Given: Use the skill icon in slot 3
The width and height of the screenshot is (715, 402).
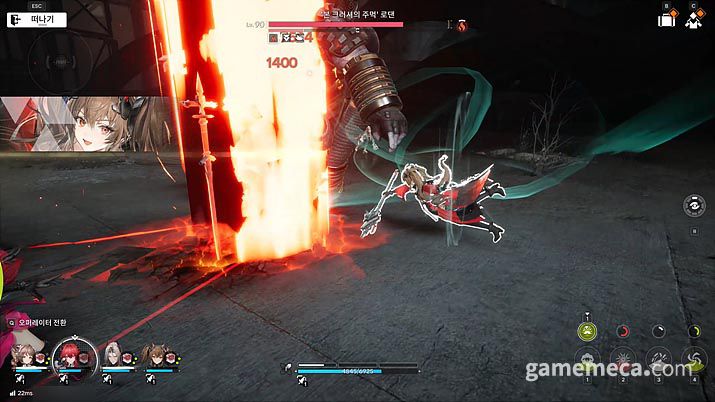Looking at the screenshot, I should point(658,361).
